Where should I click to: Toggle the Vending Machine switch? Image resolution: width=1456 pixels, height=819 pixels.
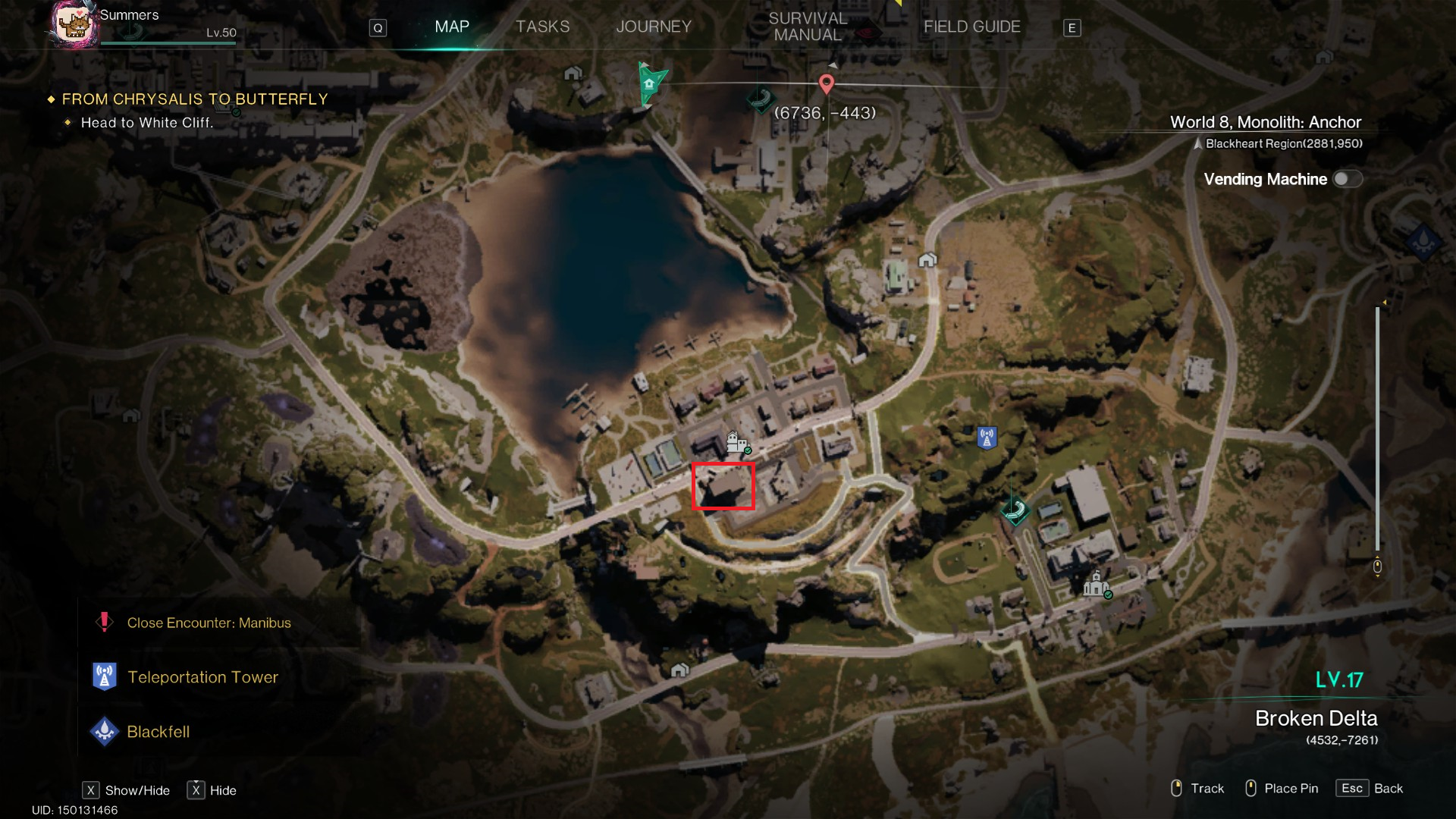click(x=1346, y=178)
